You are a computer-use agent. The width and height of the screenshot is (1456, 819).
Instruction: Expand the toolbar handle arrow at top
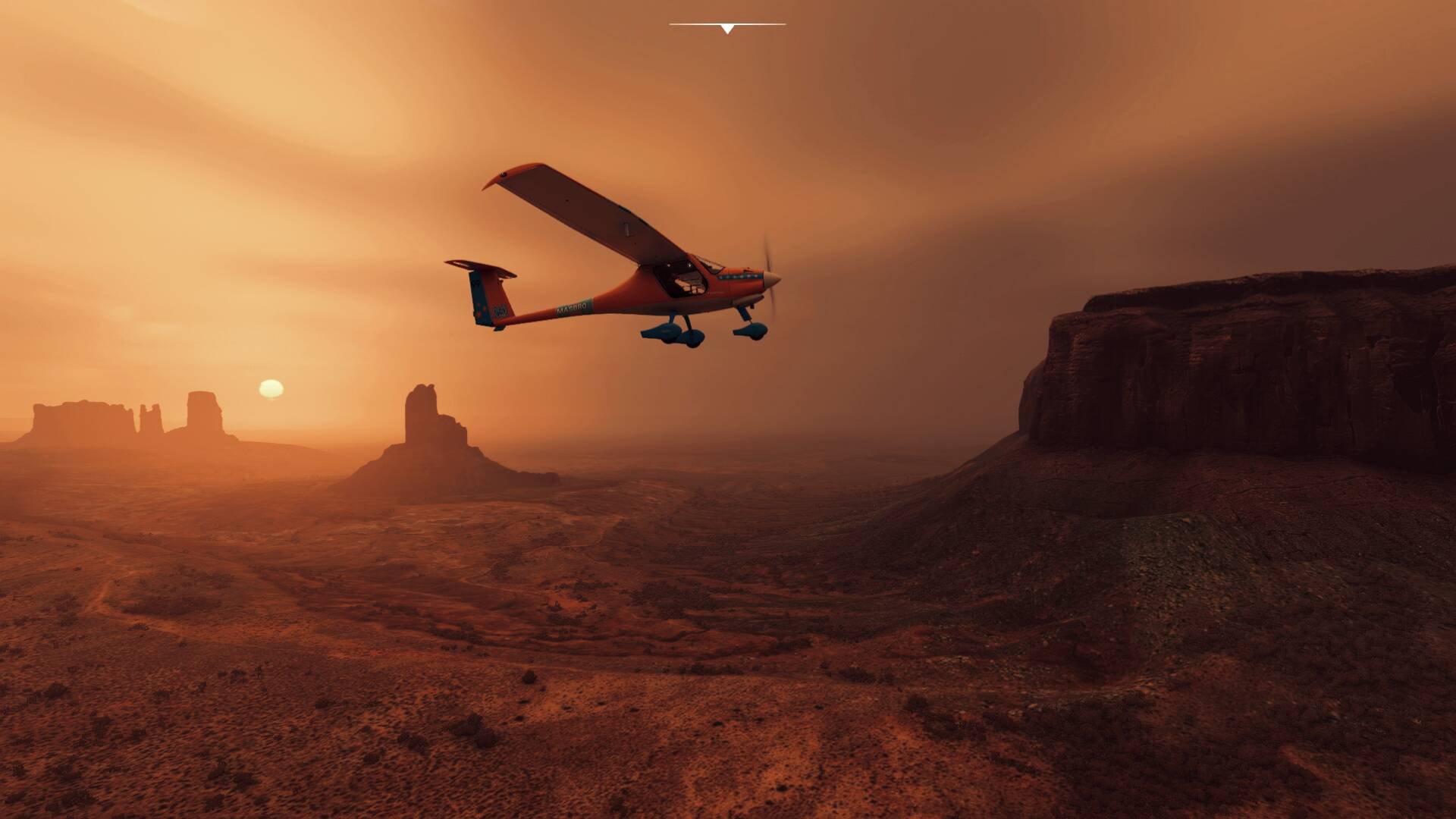[727, 29]
